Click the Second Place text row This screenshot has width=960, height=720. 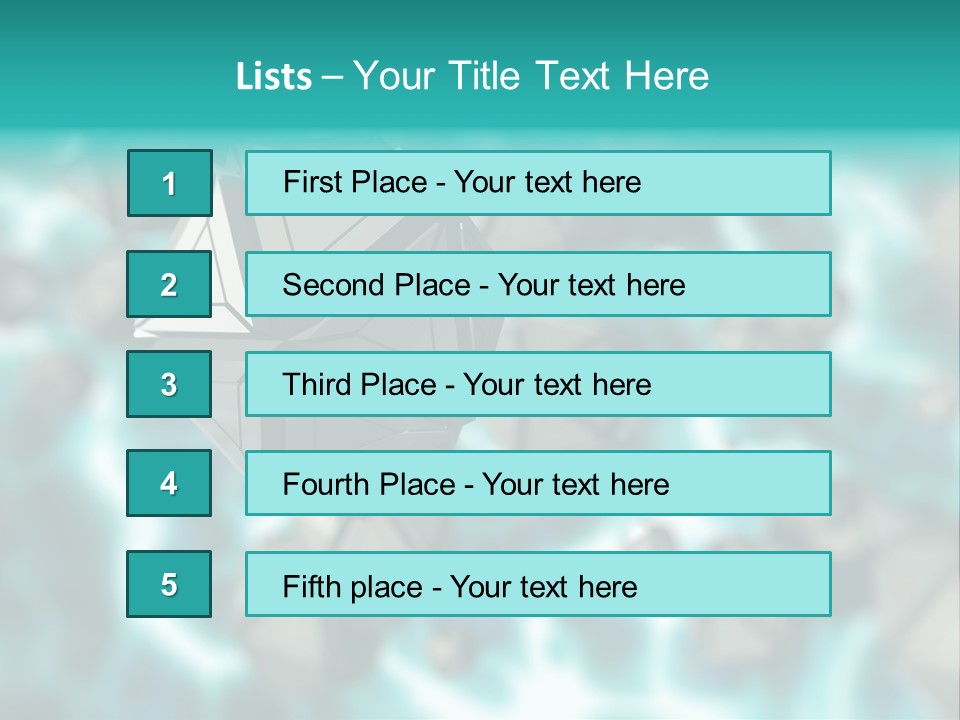[538, 284]
